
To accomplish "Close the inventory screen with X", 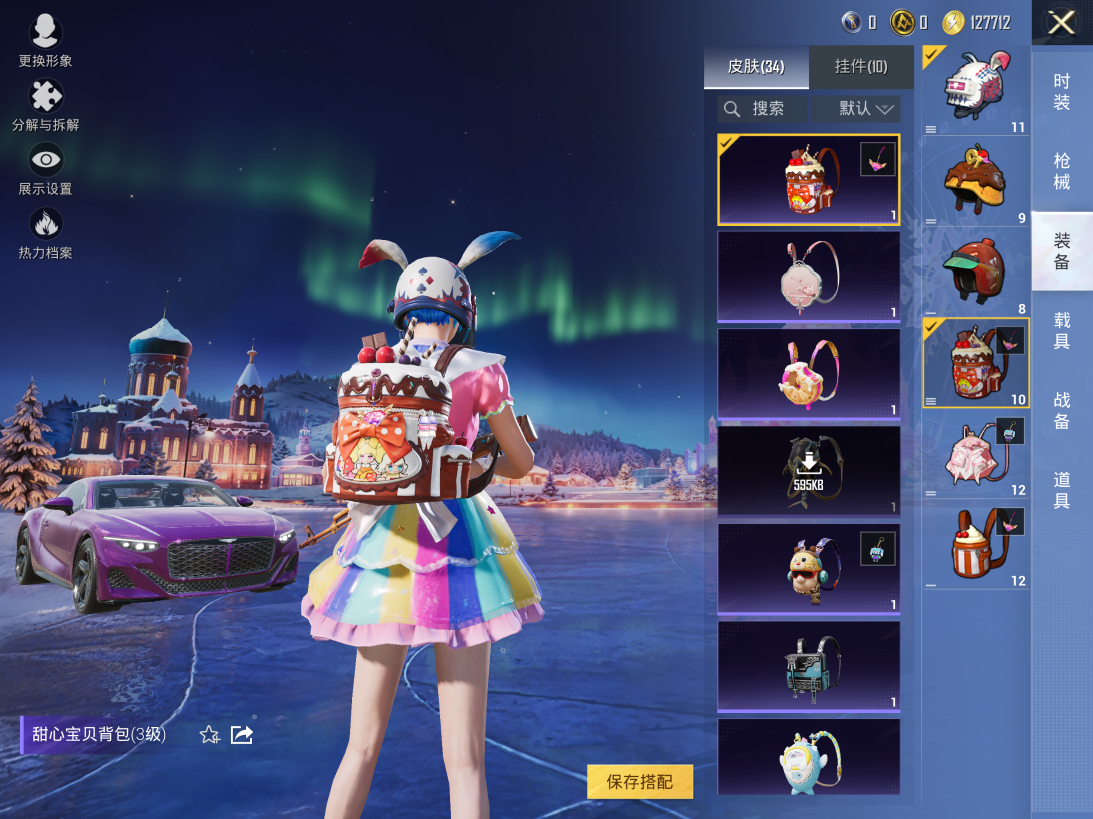I will point(1061,23).
